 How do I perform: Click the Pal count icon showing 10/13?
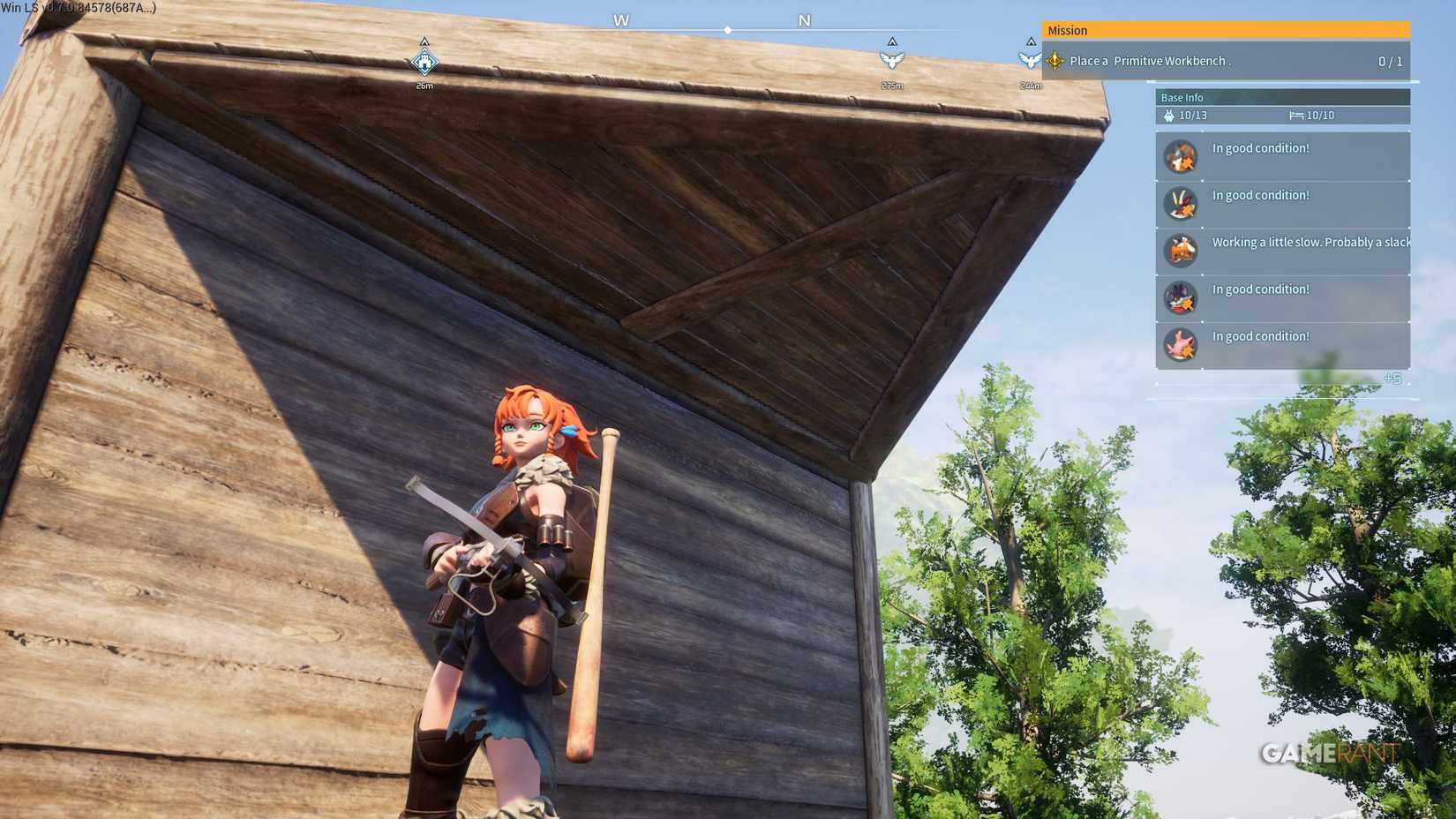pyautogui.click(x=1167, y=115)
